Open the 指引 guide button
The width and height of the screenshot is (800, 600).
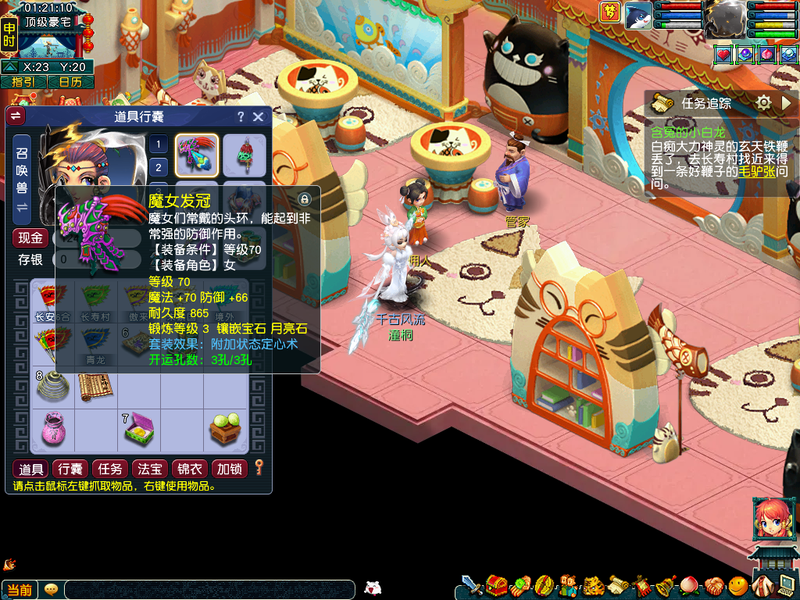22,82
